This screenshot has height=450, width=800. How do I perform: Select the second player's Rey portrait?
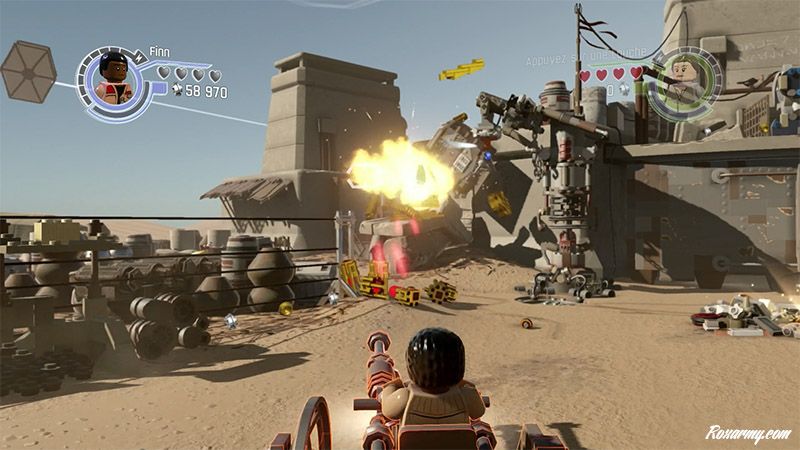[685, 80]
